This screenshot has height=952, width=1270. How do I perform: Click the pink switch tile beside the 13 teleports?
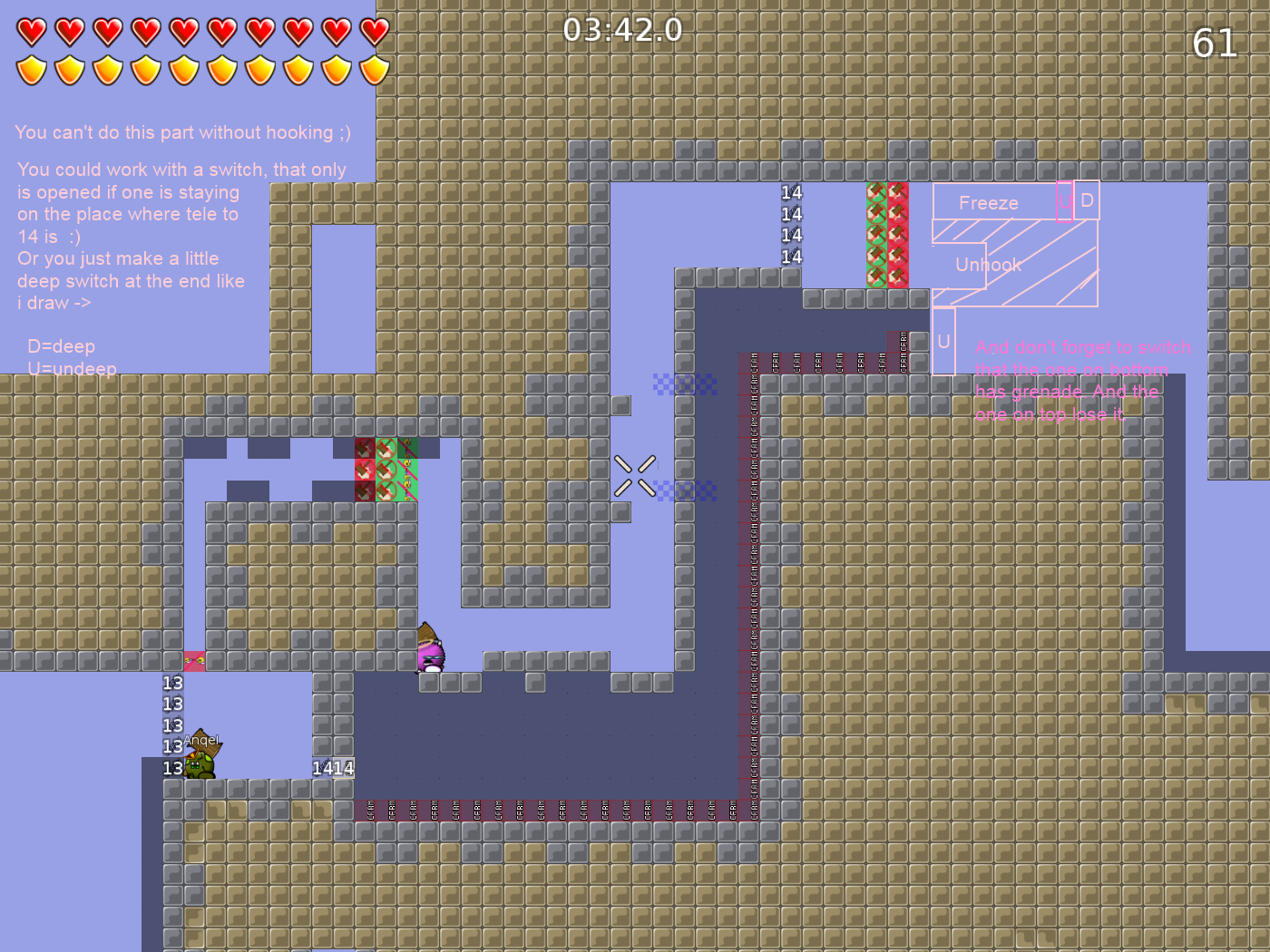pos(196,661)
